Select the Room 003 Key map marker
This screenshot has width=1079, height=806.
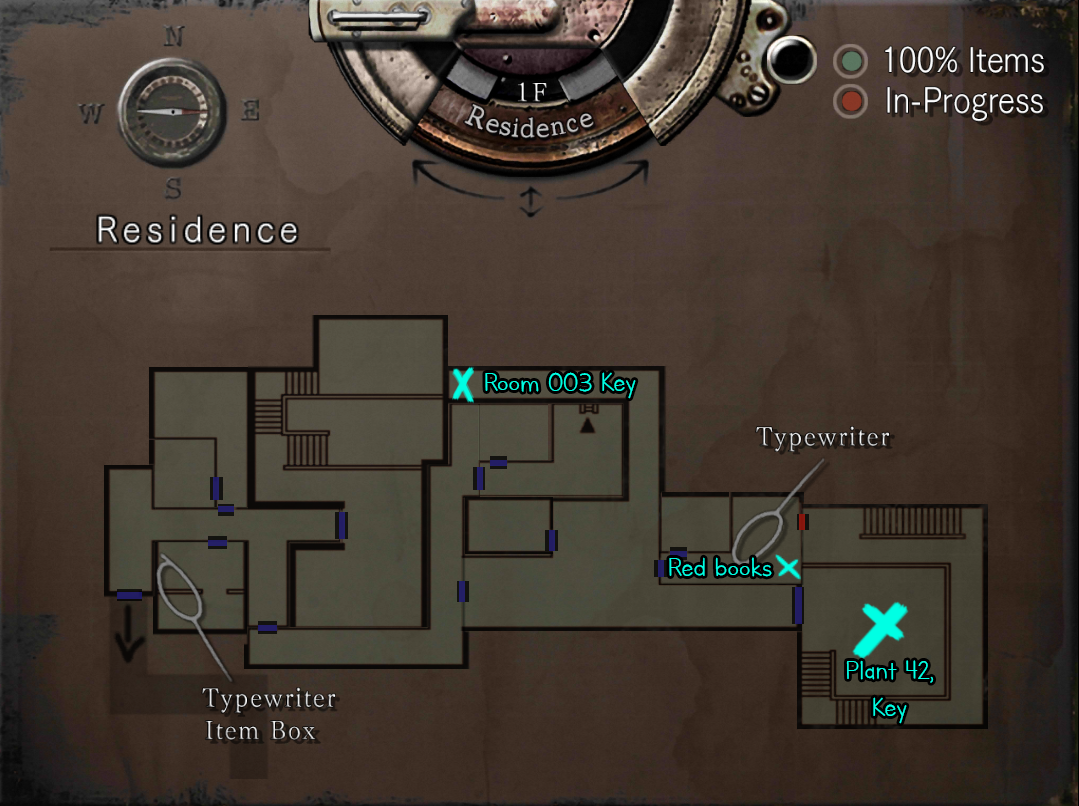pos(461,384)
